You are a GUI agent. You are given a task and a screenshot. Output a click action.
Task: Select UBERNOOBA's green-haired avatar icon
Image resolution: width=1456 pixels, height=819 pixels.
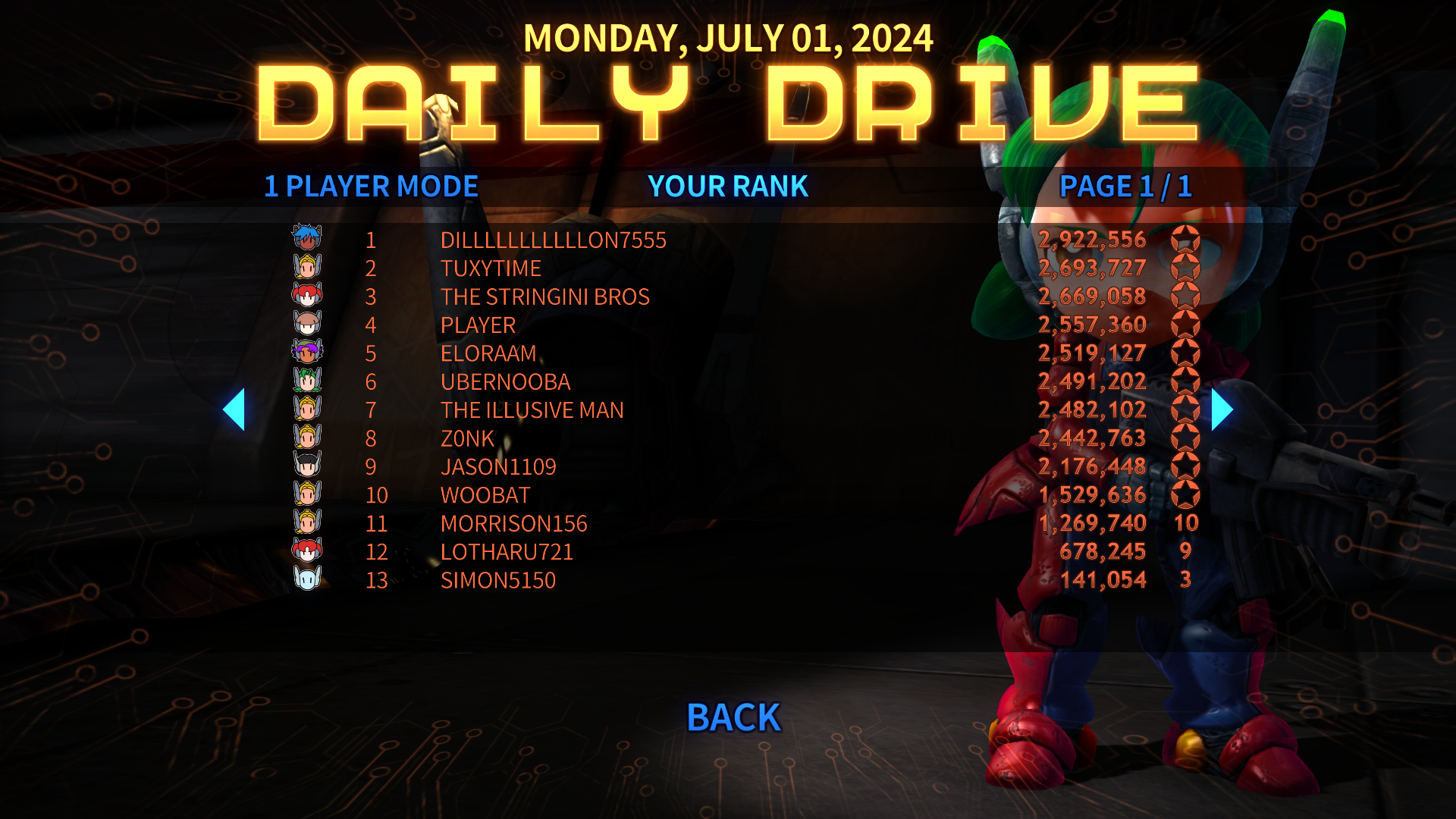(x=306, y=382)
